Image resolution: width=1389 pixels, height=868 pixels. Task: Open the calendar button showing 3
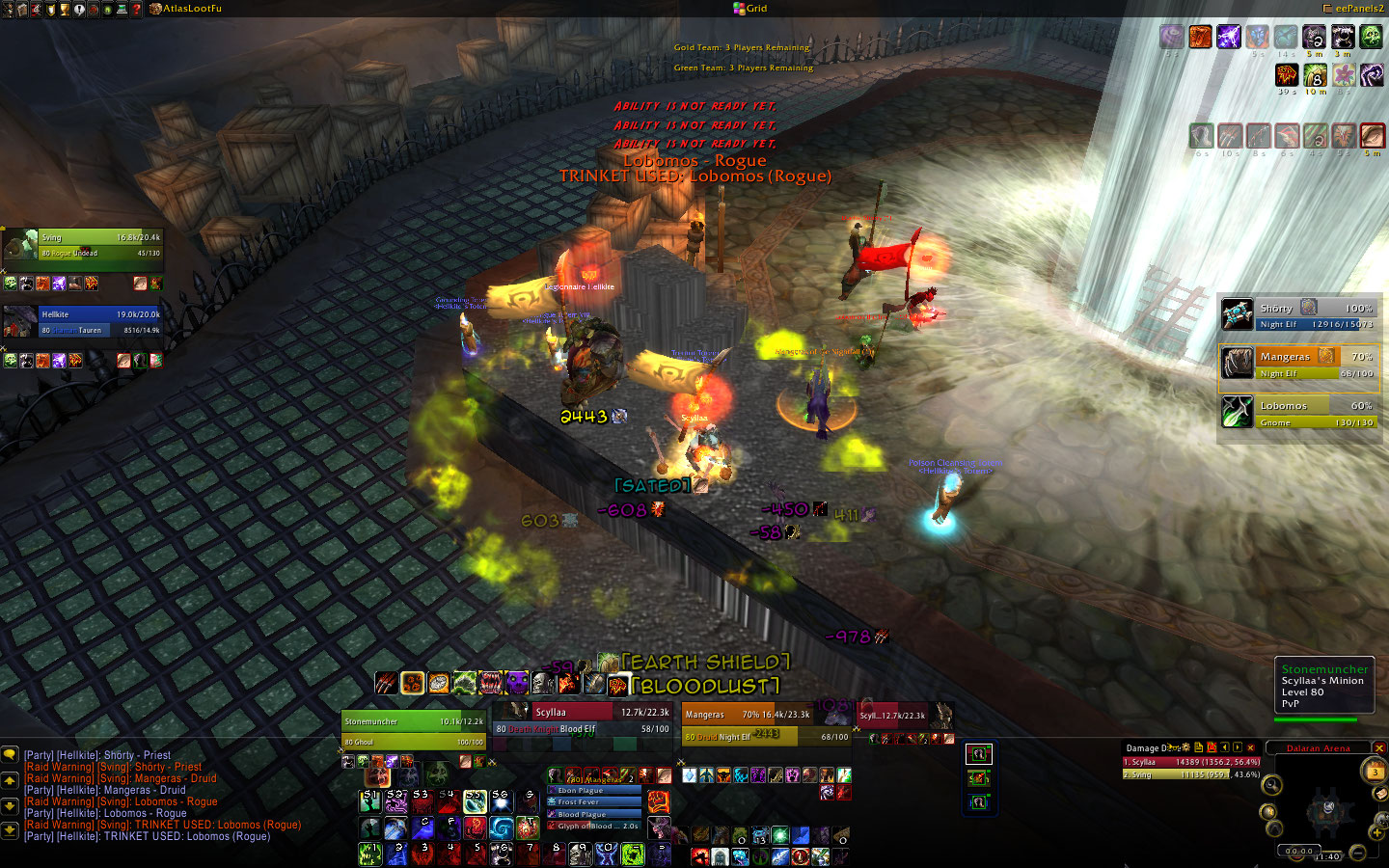coord(1375,771)
